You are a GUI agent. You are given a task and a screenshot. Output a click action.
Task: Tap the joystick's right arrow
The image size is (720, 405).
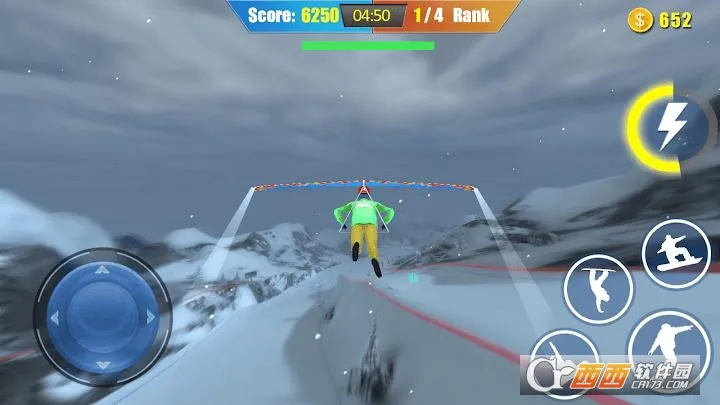point(150,317)
